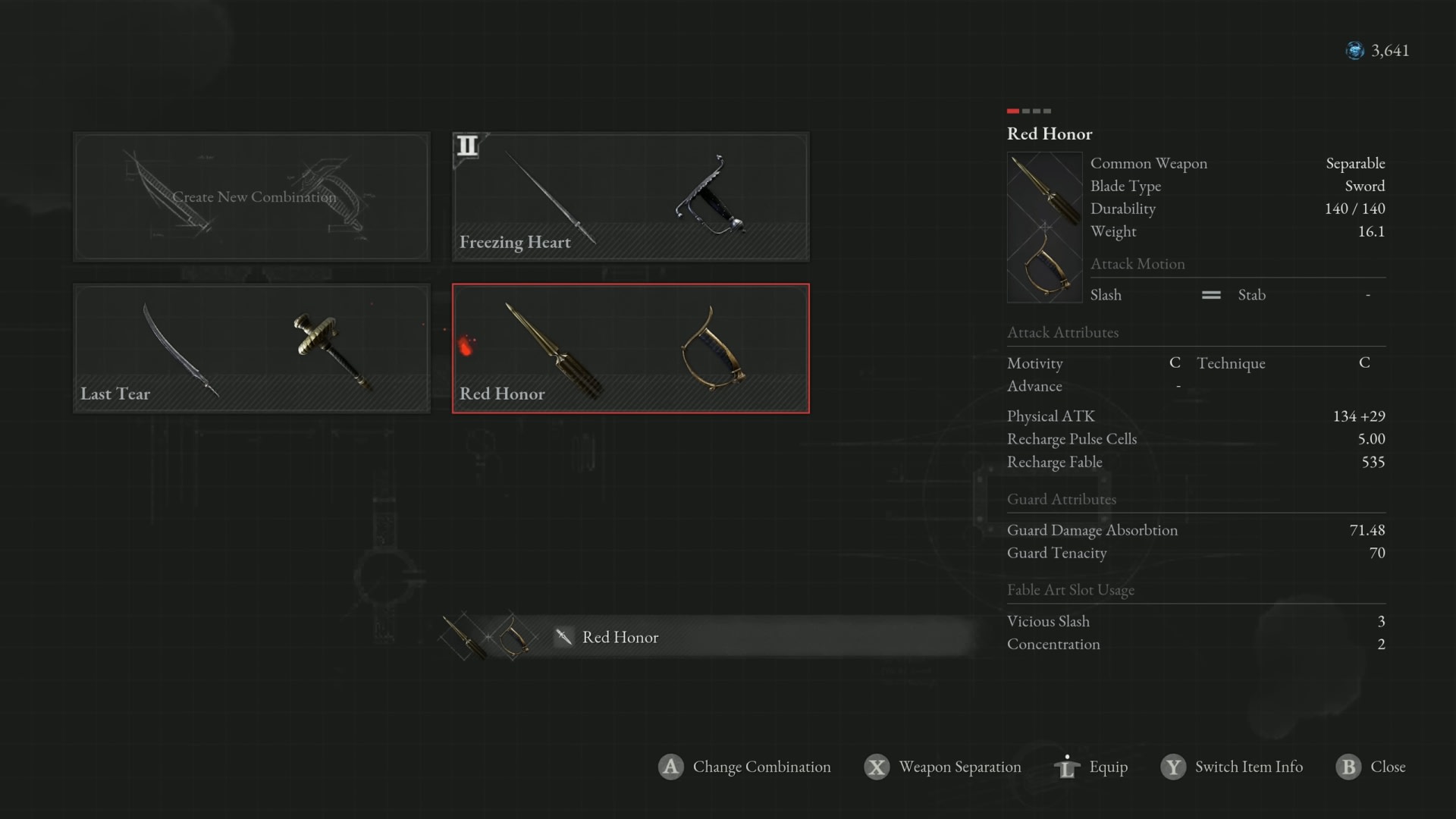
Task: Choose Weapon Separation at the bottom
Action: 943,767
